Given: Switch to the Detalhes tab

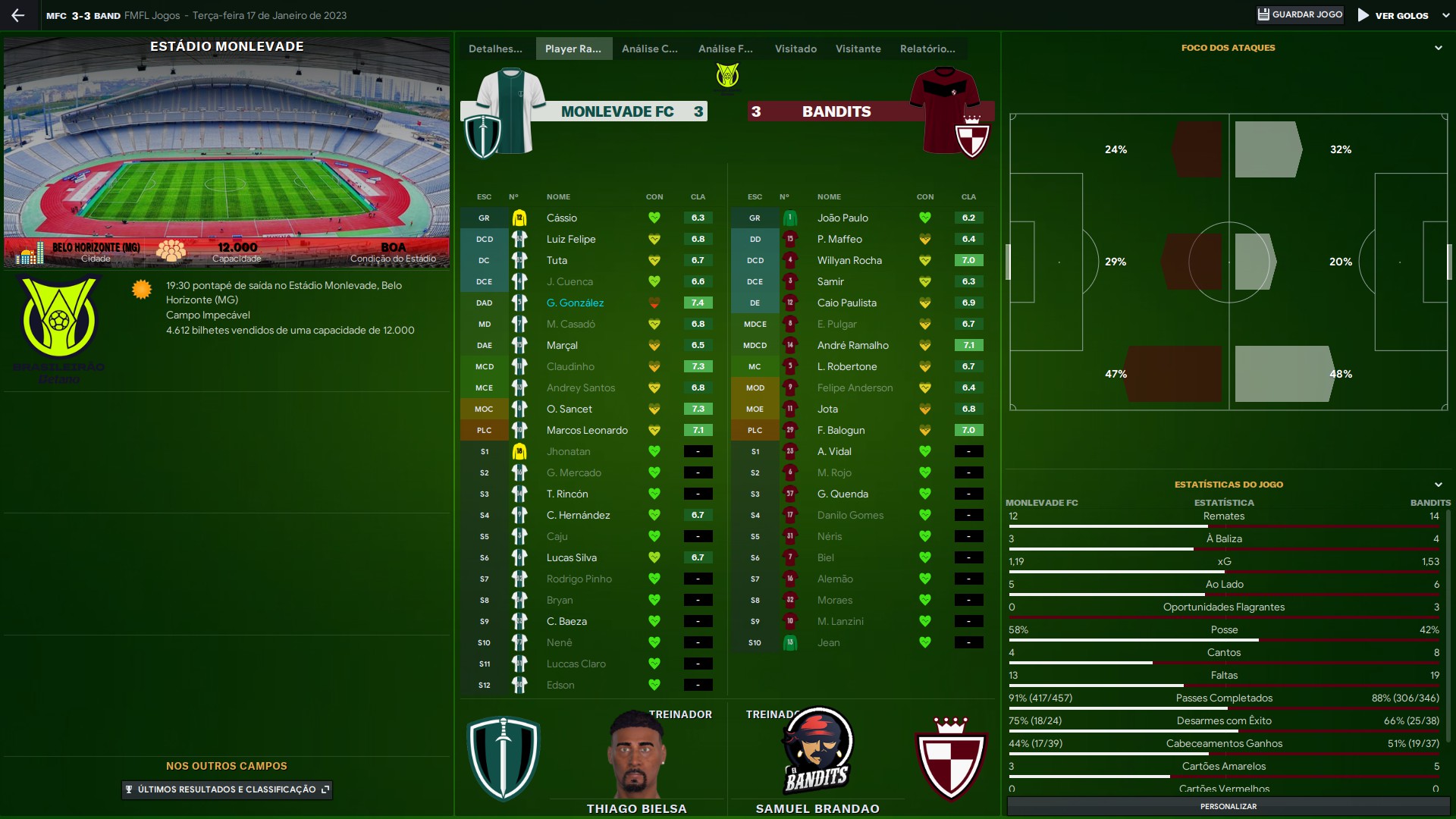Looking at the screenshot, I should [495, 49].
